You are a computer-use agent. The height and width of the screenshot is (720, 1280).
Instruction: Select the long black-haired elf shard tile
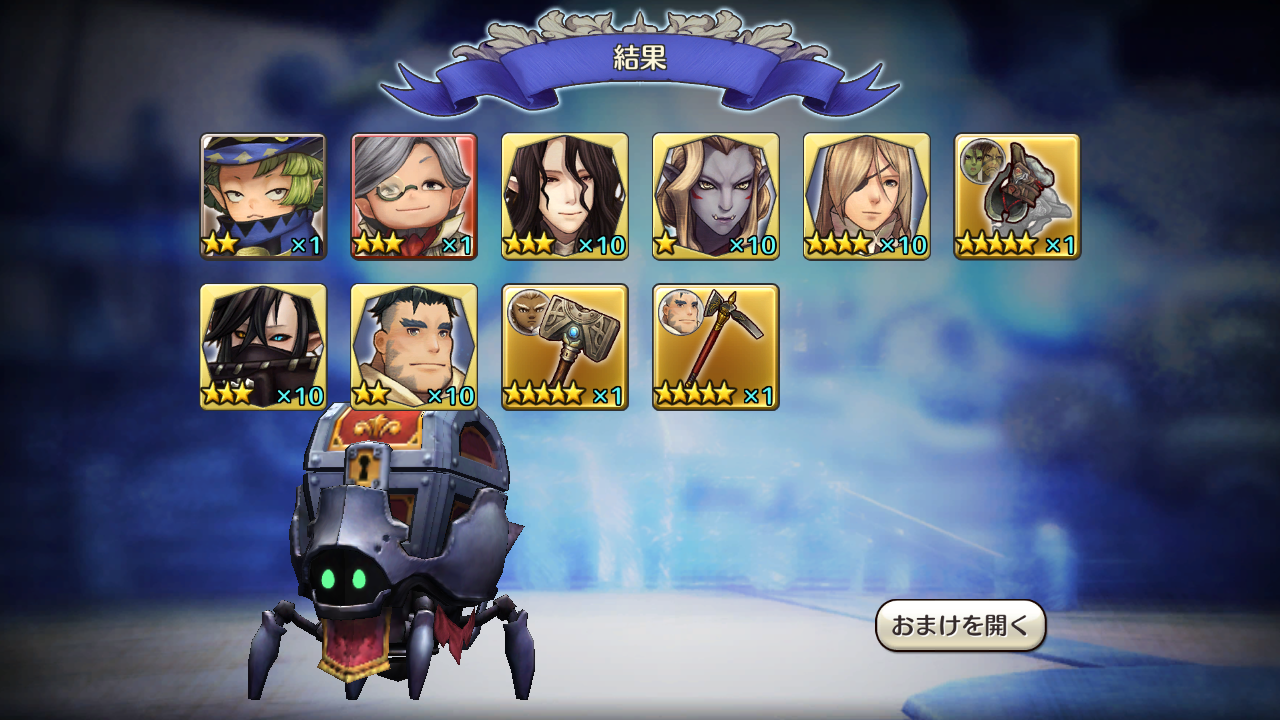click(565, 196)
